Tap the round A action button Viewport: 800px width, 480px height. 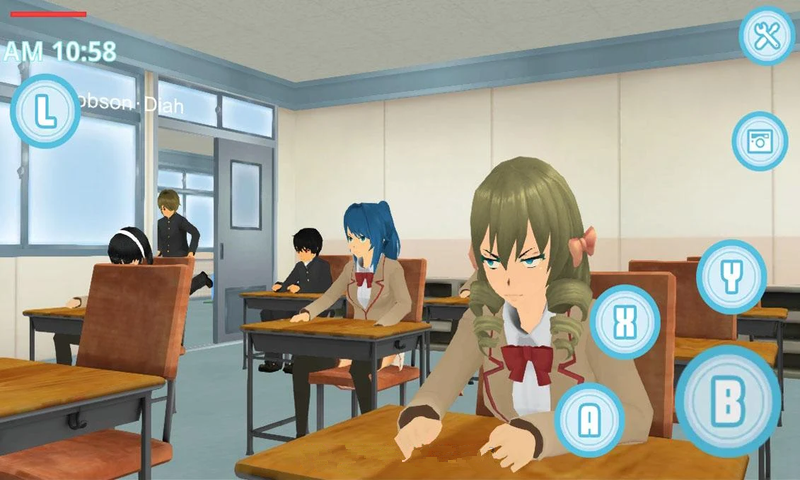pyautogui.click(x=590, y=420)
